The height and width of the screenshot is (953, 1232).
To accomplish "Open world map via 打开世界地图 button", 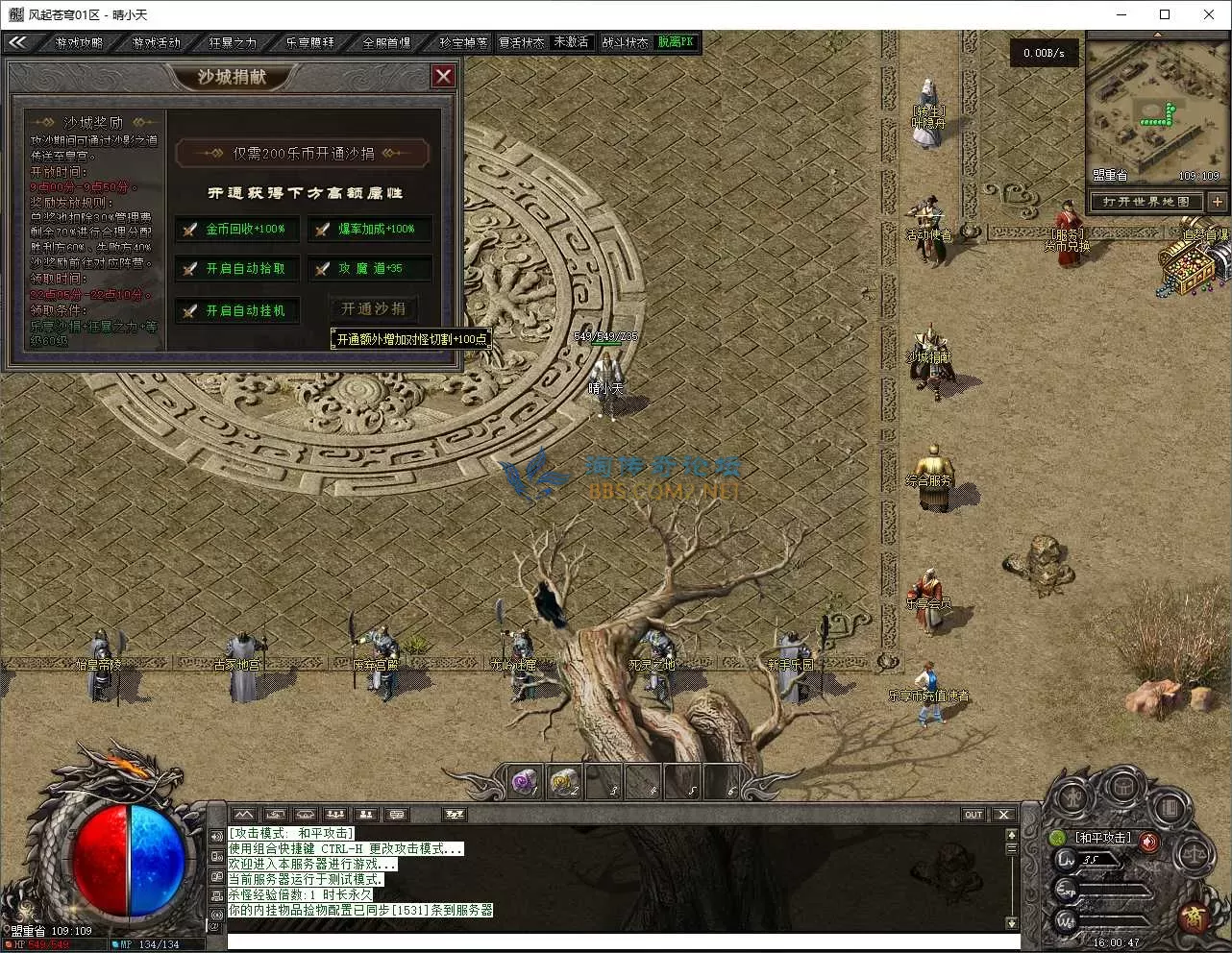I will 1146,202.
